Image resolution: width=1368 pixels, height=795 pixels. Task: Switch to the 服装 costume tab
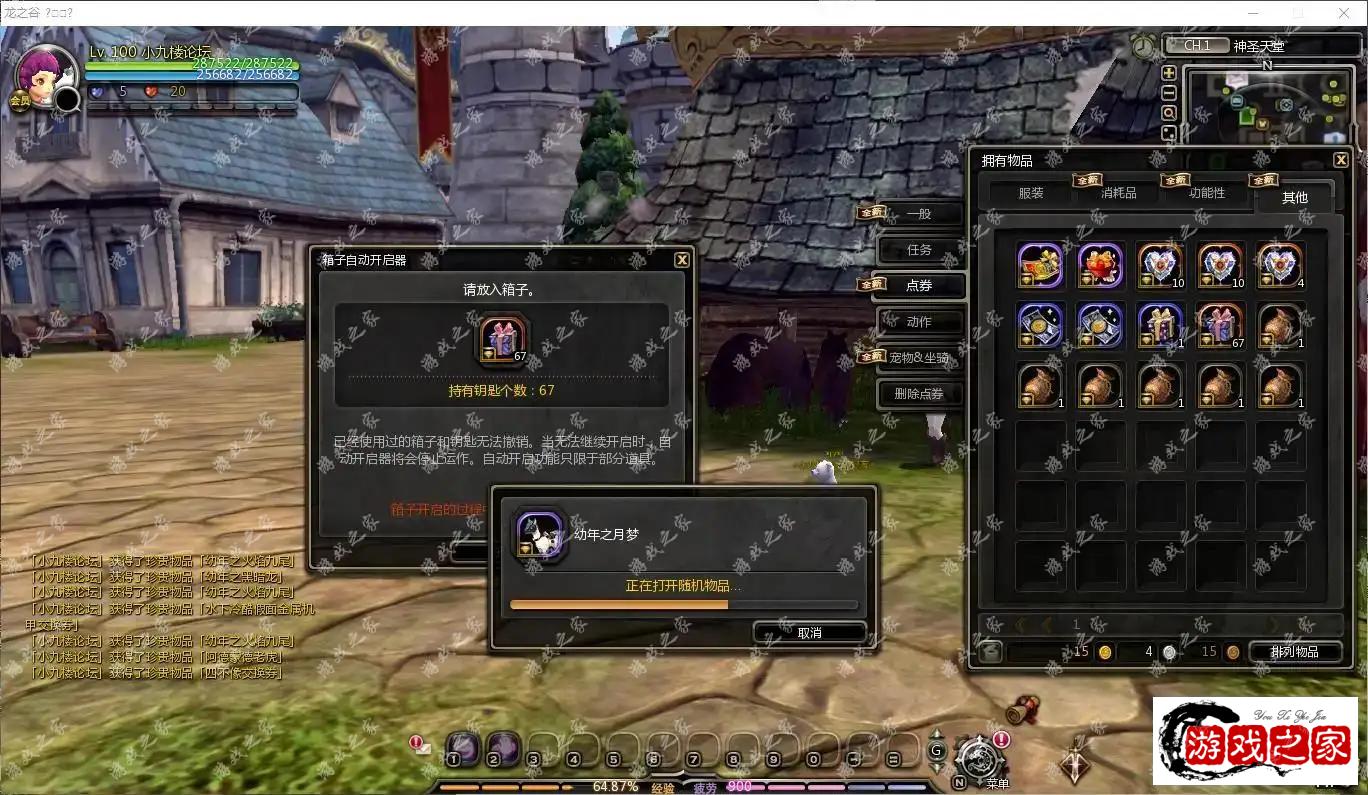click(1031, 193)
